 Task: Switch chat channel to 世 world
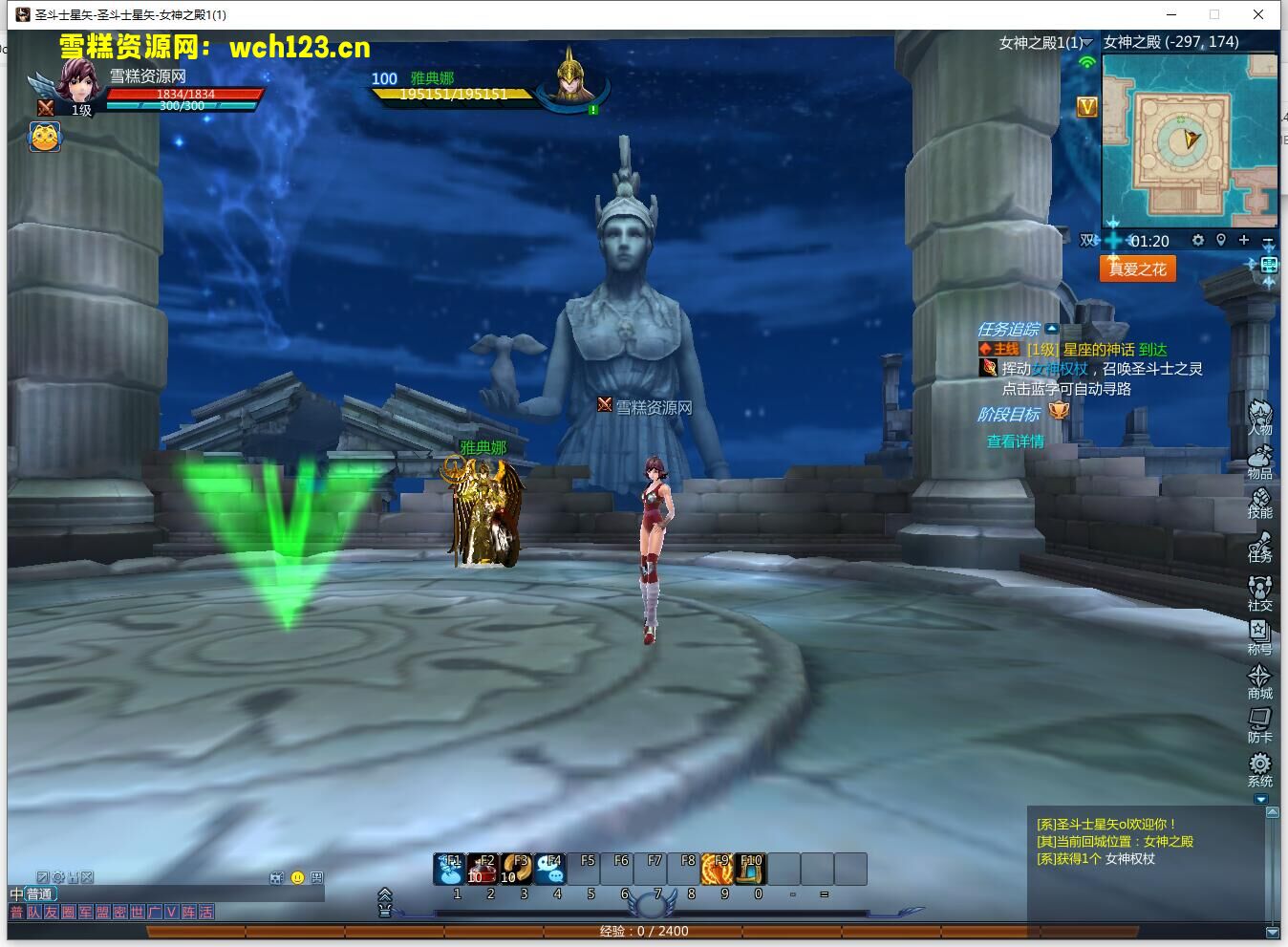(137, 913)
